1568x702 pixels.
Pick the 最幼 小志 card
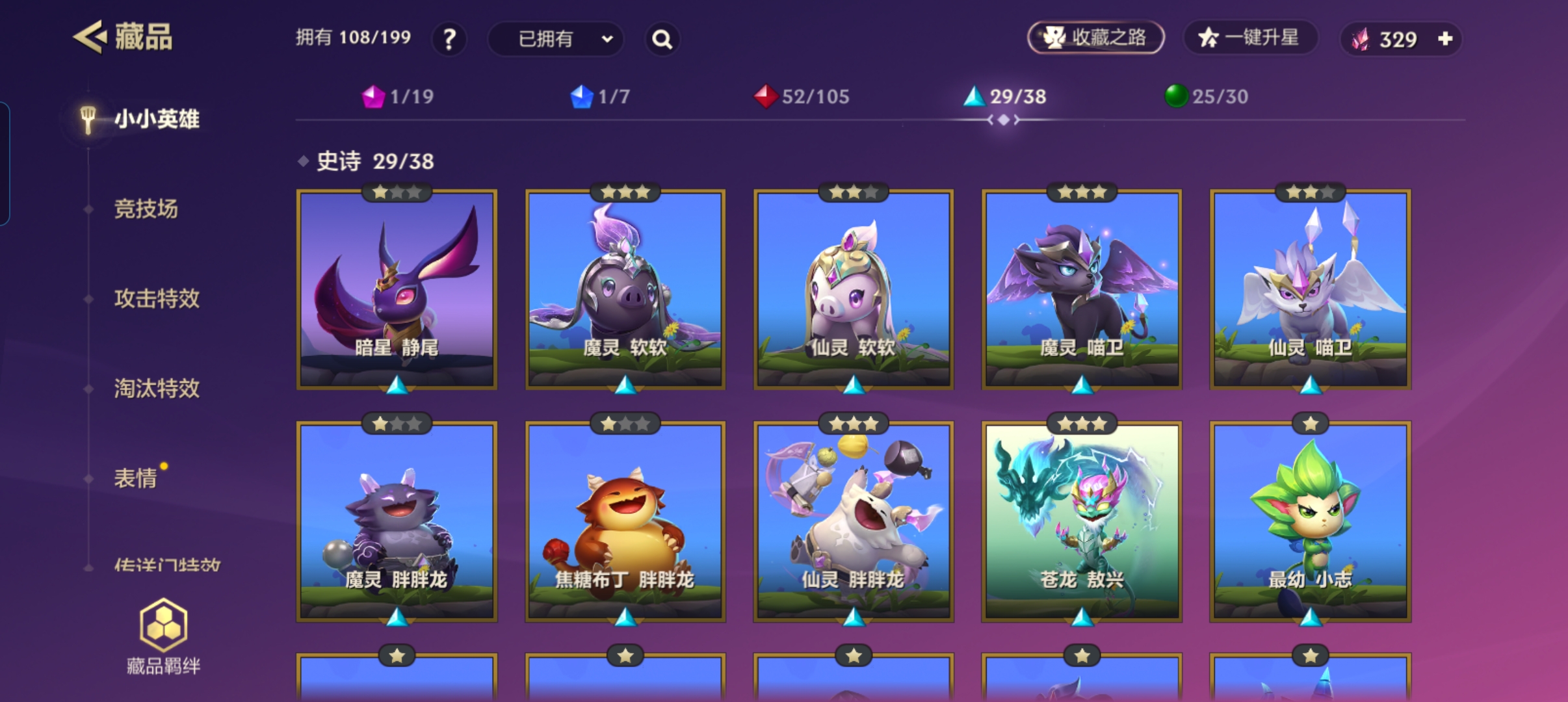click(x=1310, y=521)
